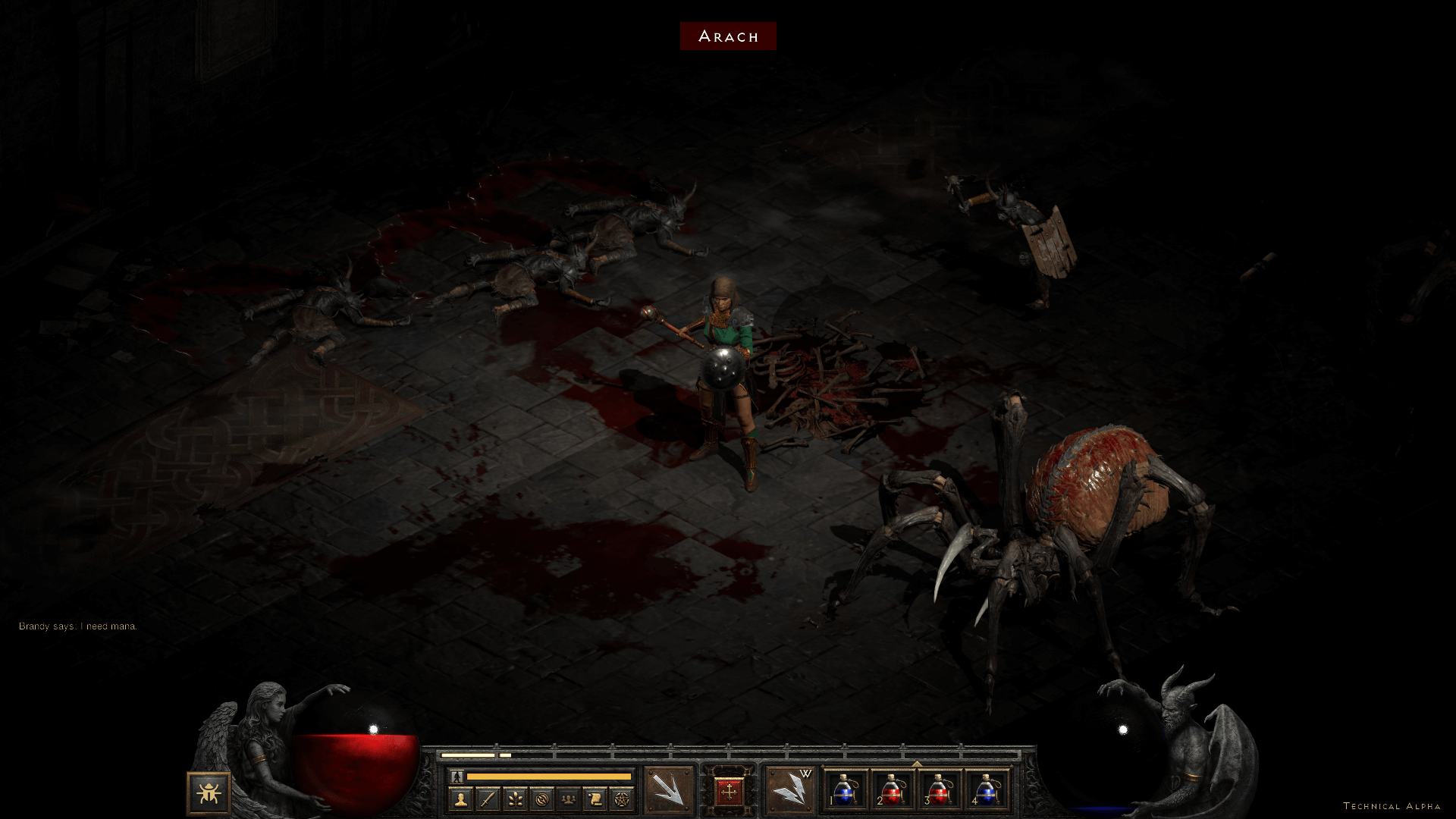The width and height of the screenshot is (1456, 819).
Task: Click the circular swirl icon in the mini panel
Action: point(541,799)
